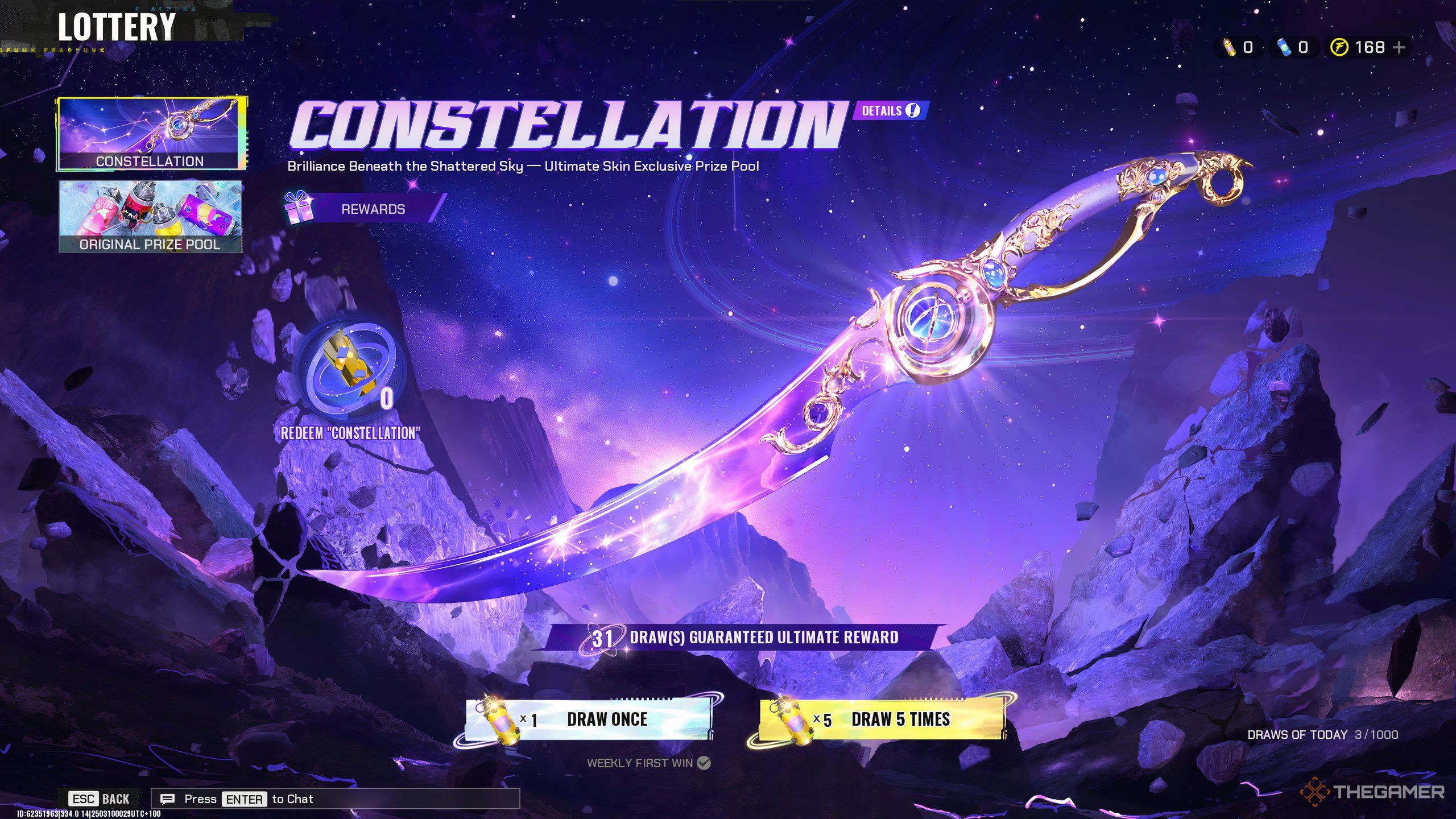
Task: Select the Constellation prize pool thumbnail
Action: coord(150,134)
